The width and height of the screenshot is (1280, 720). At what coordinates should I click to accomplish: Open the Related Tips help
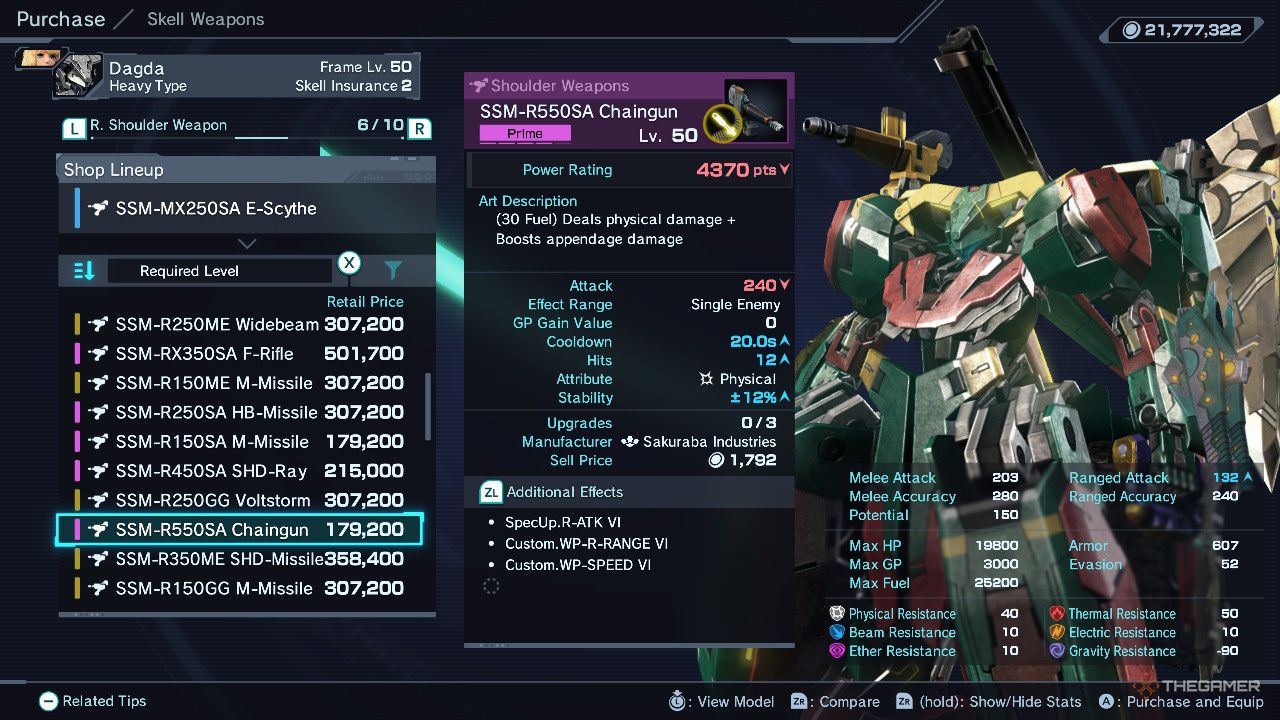[x=93, y=701]
